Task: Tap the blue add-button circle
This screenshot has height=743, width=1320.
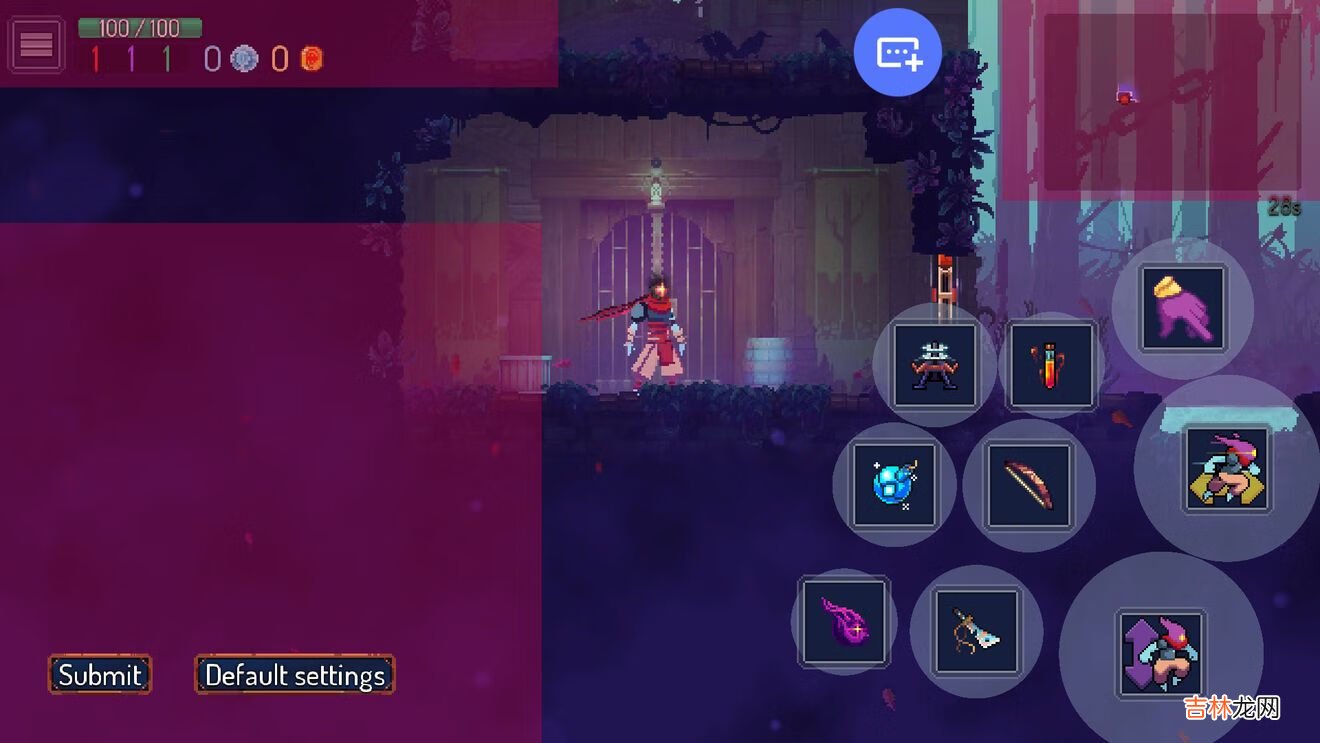Action: tap(898, 53)
